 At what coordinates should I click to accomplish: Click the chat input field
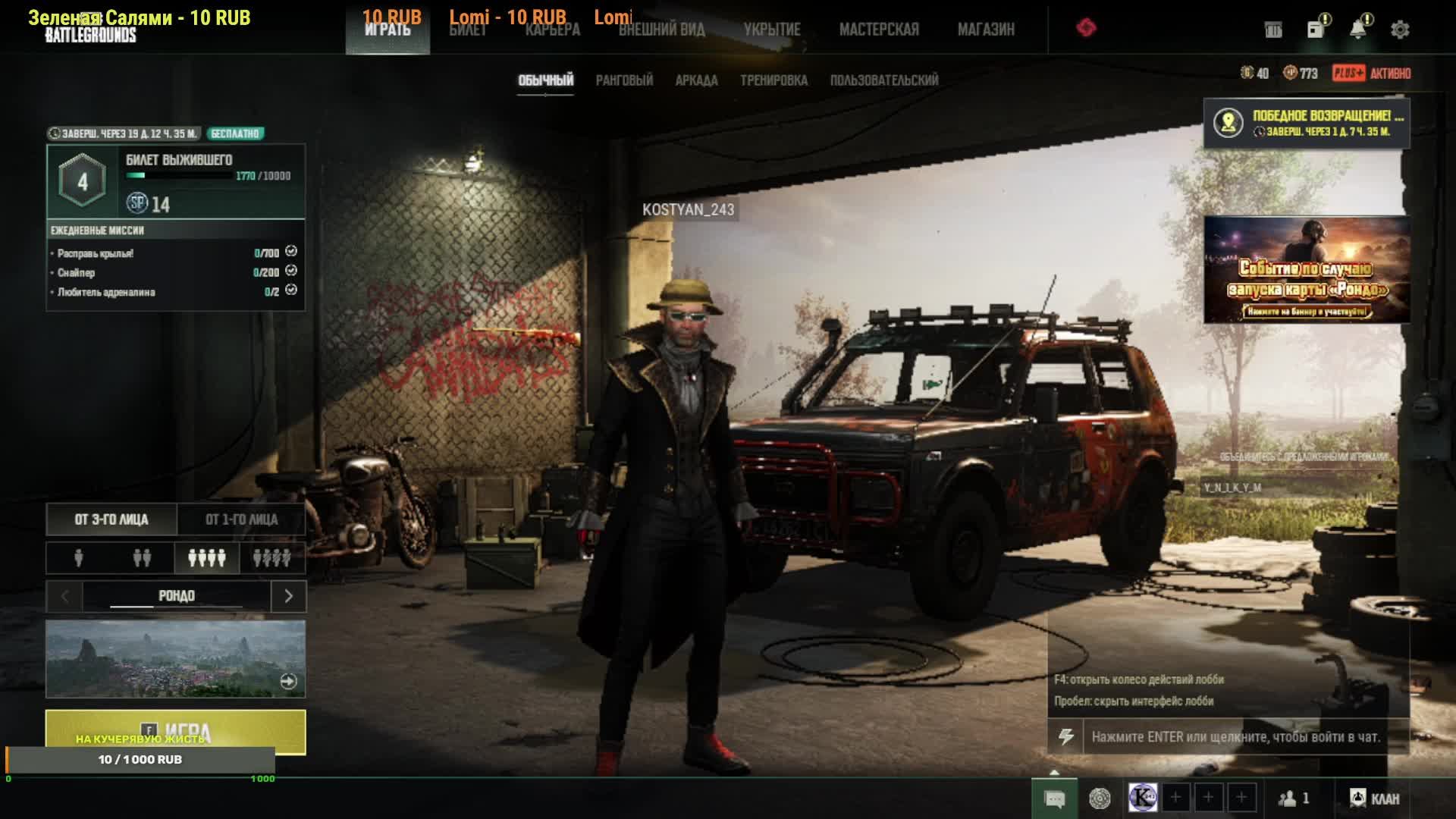pyautogui.click(x=1236, y=736)
